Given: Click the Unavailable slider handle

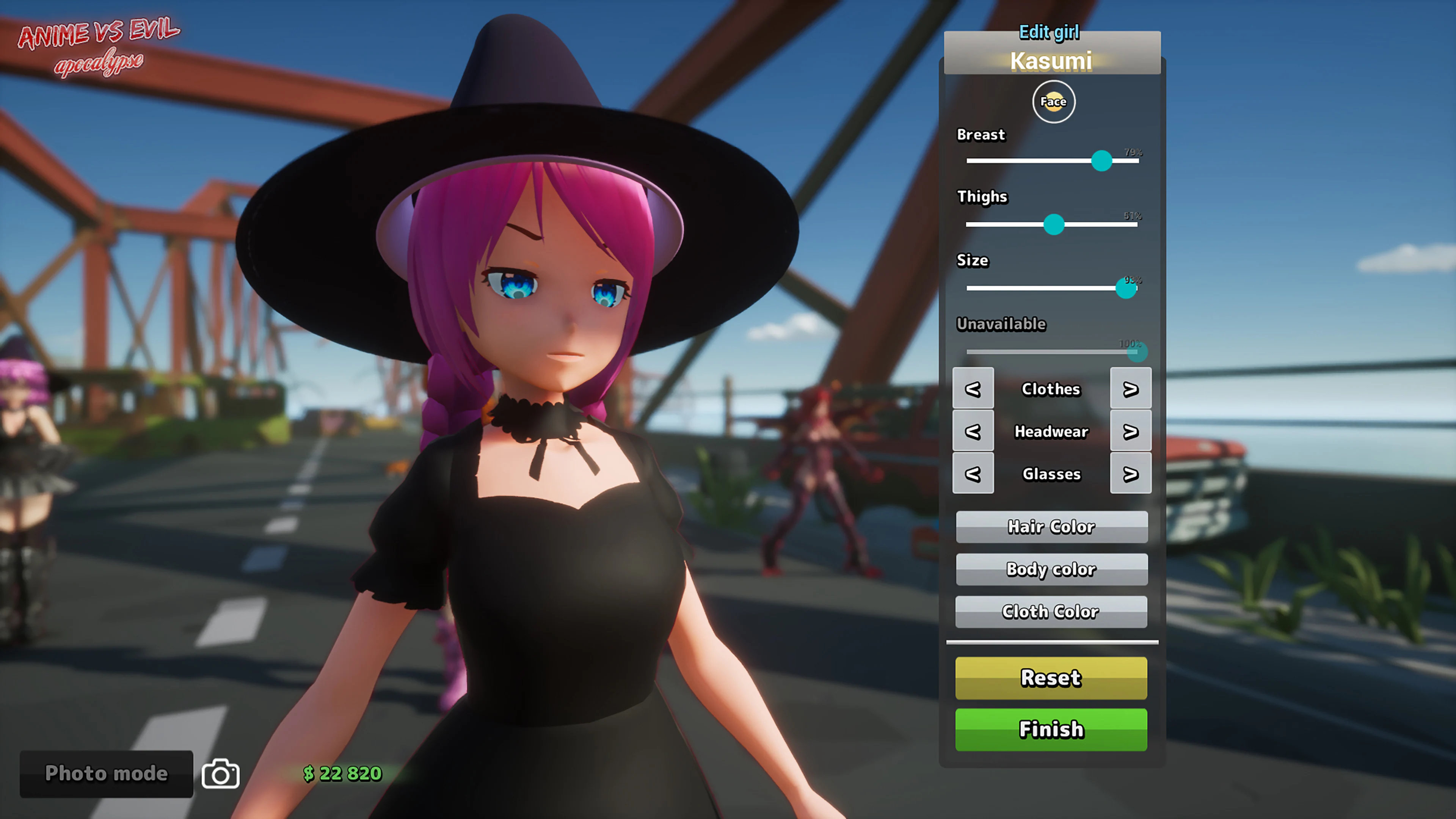Looking at the screenshot, I should coord(1136,353).
